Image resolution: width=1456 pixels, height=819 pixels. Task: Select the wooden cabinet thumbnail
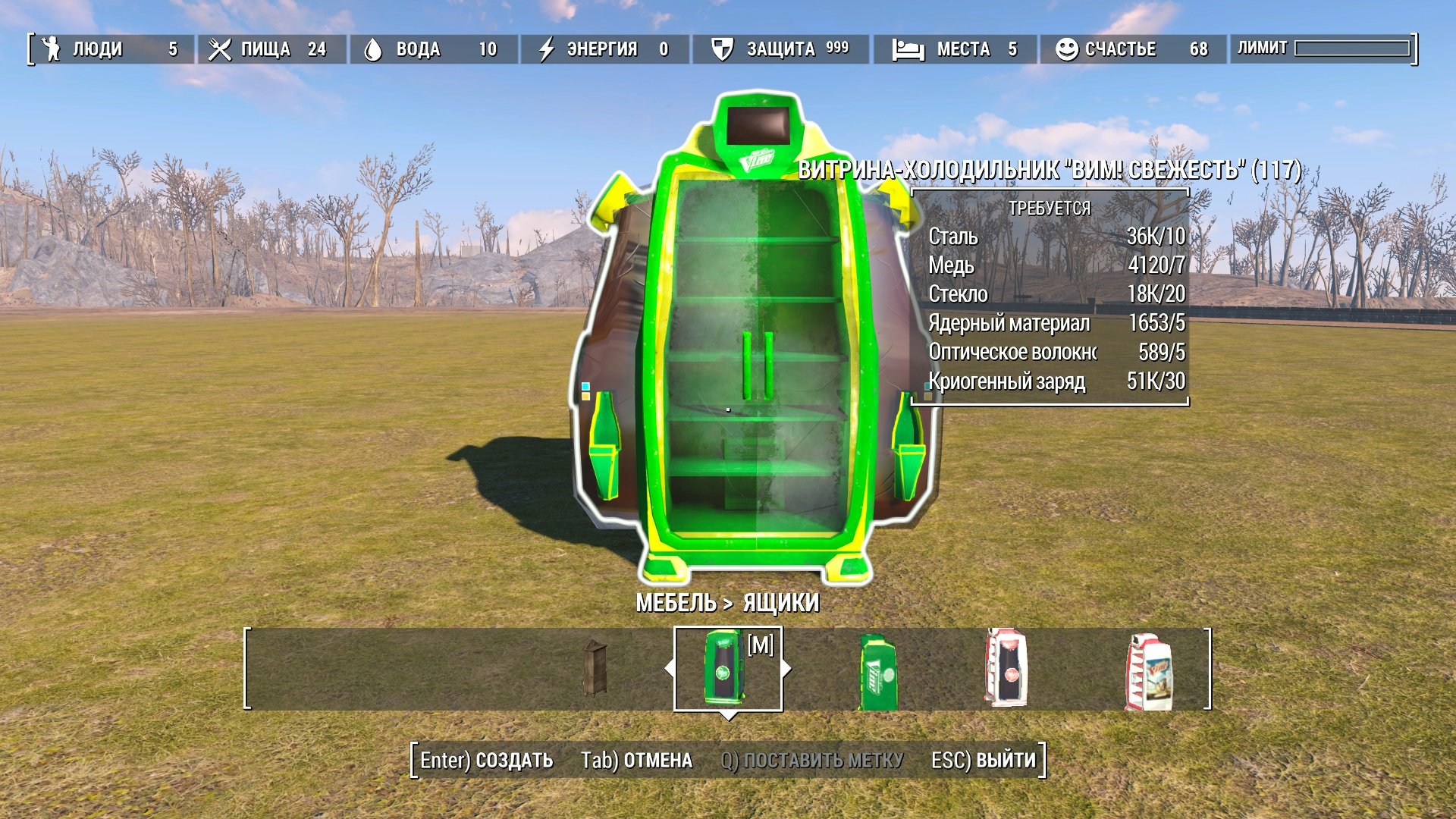[595, 668]
